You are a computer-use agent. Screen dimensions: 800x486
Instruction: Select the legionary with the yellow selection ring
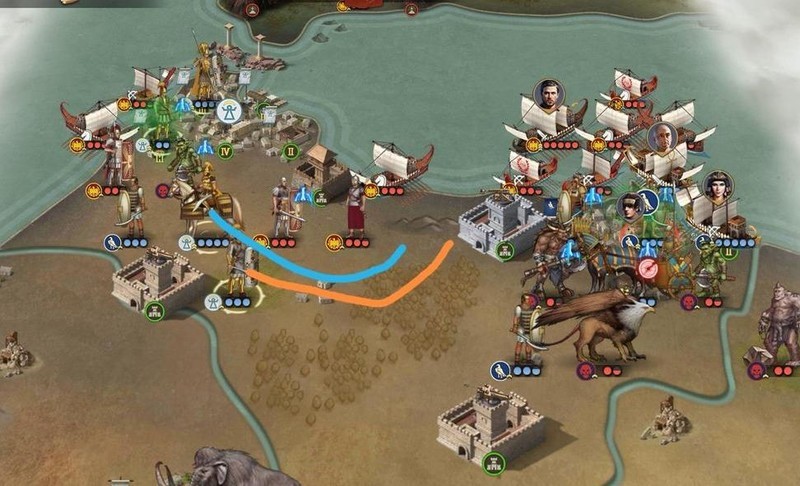click(x=236, y=268)
